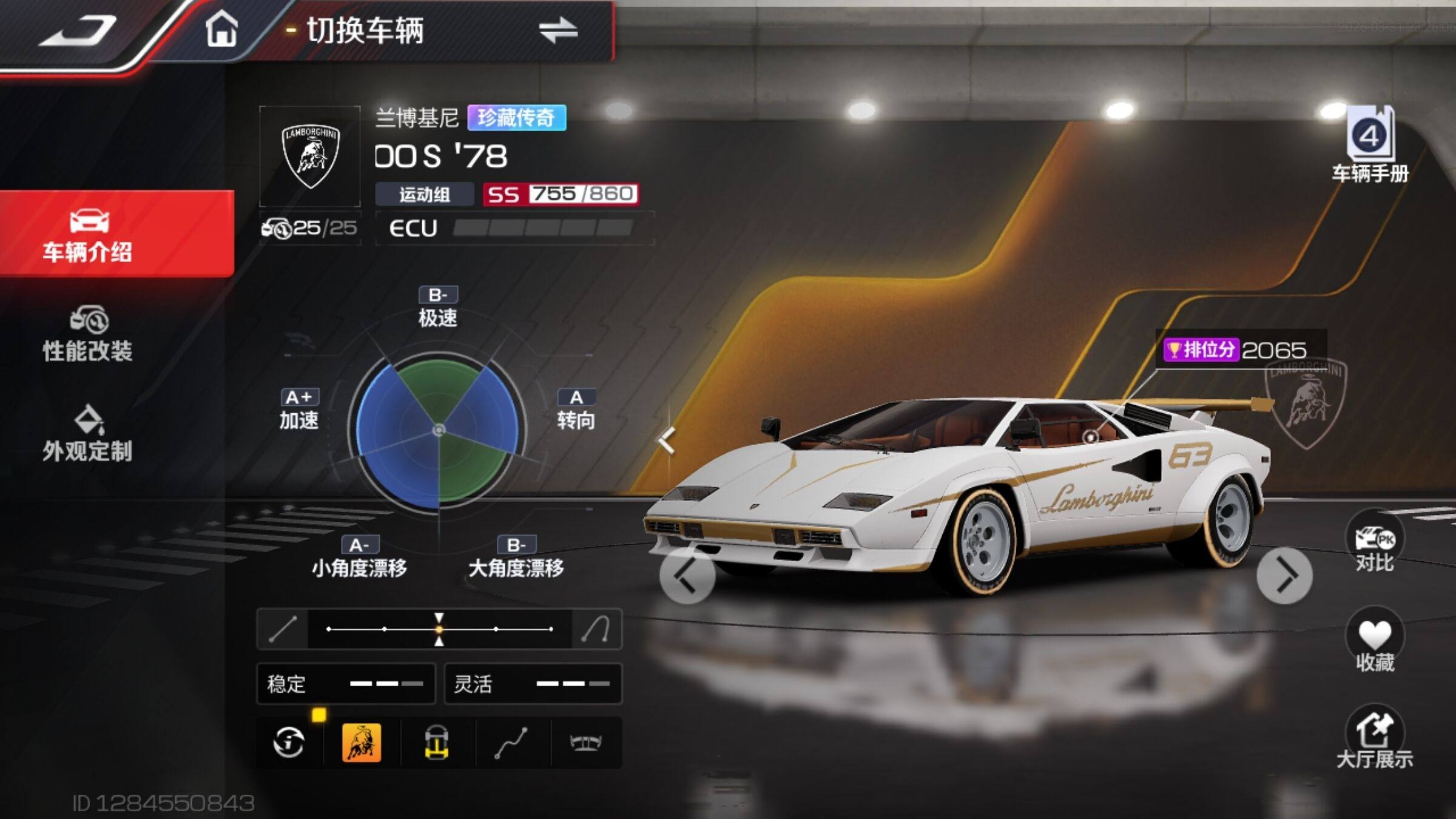
Task: Open the 对比 PK comparison
Action: point(1374,543)
